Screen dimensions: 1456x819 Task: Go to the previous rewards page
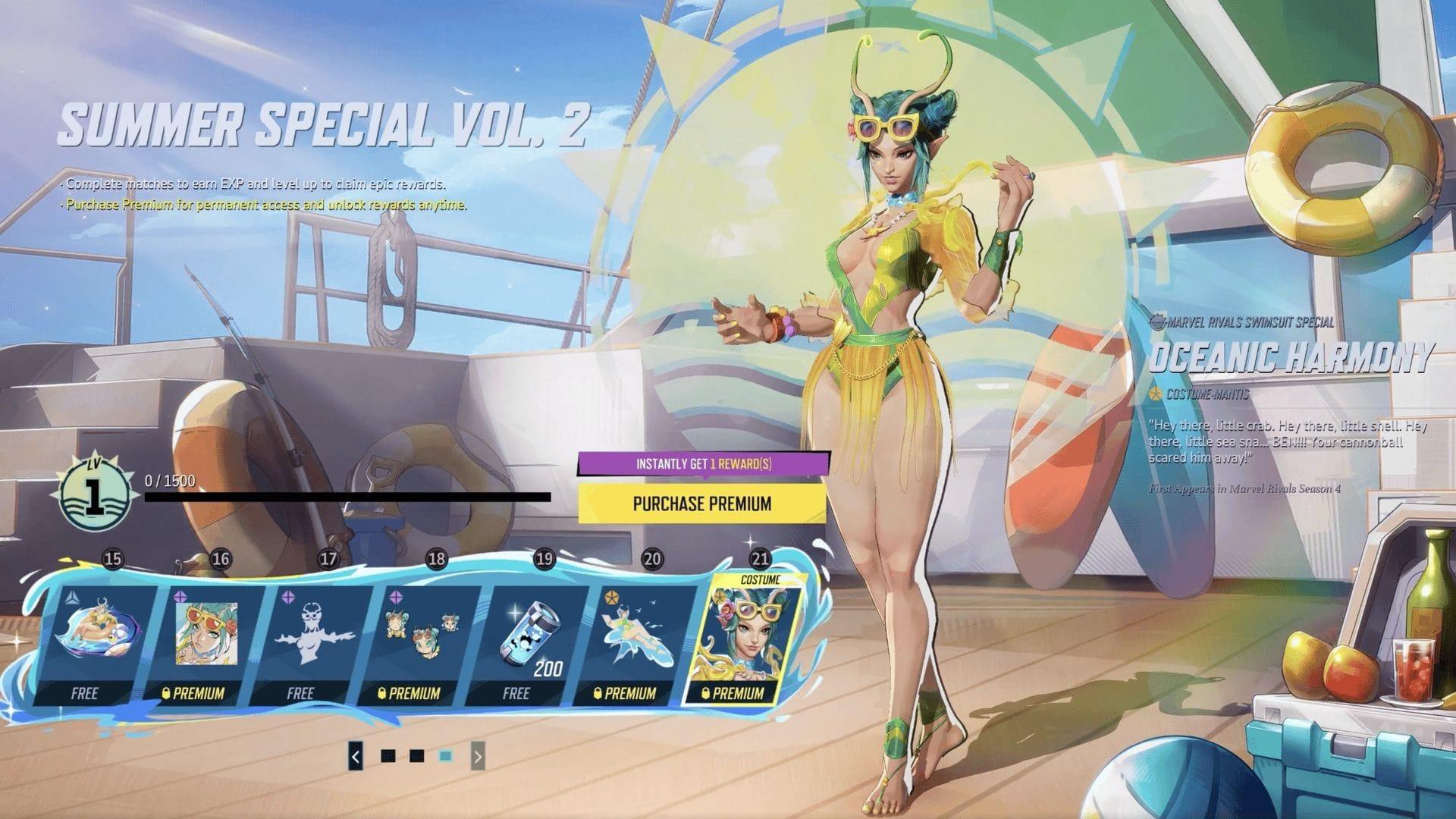click(x=356, y=756)
